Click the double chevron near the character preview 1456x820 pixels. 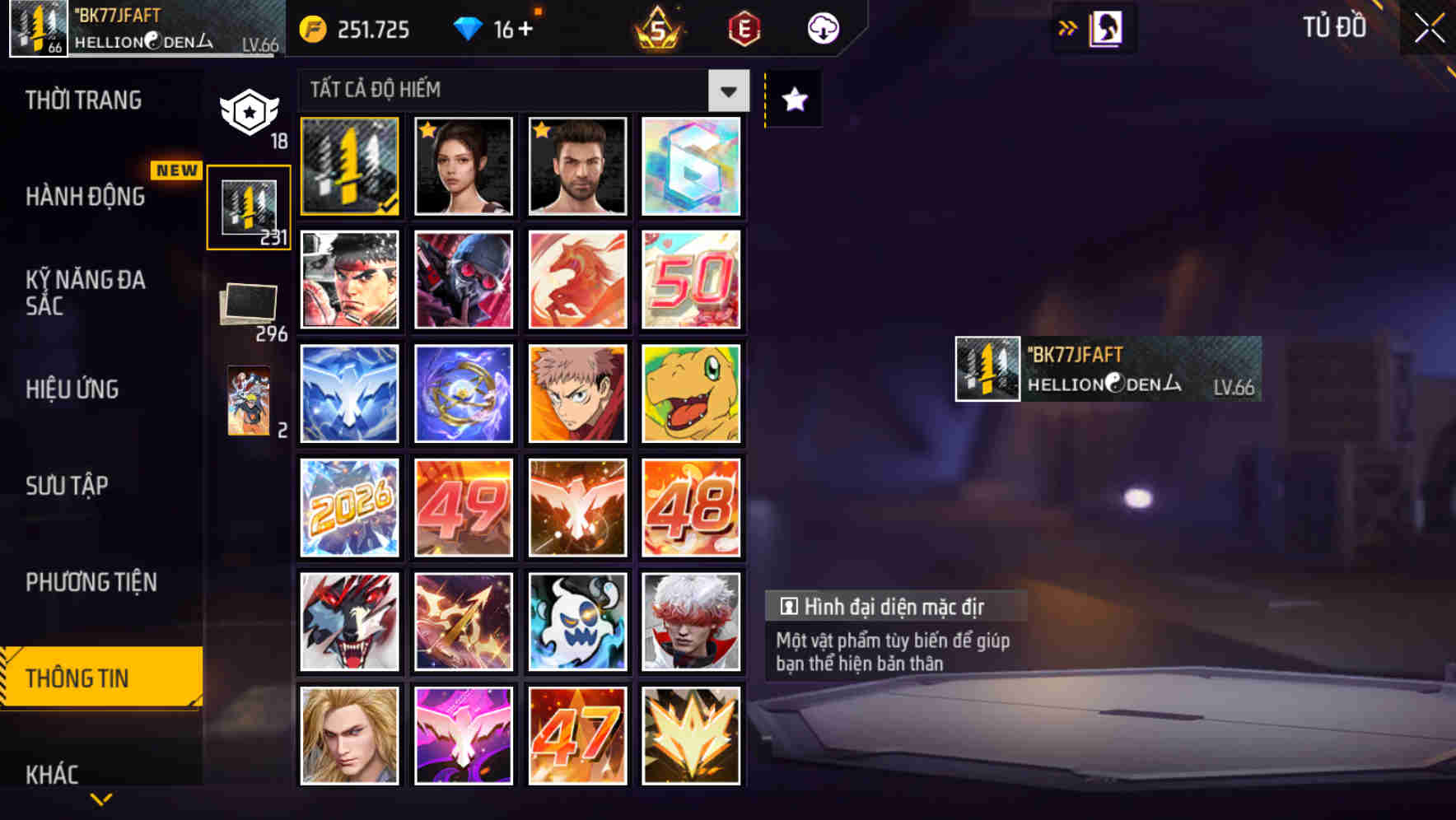pyautogui.click(x=1068, y=27)
